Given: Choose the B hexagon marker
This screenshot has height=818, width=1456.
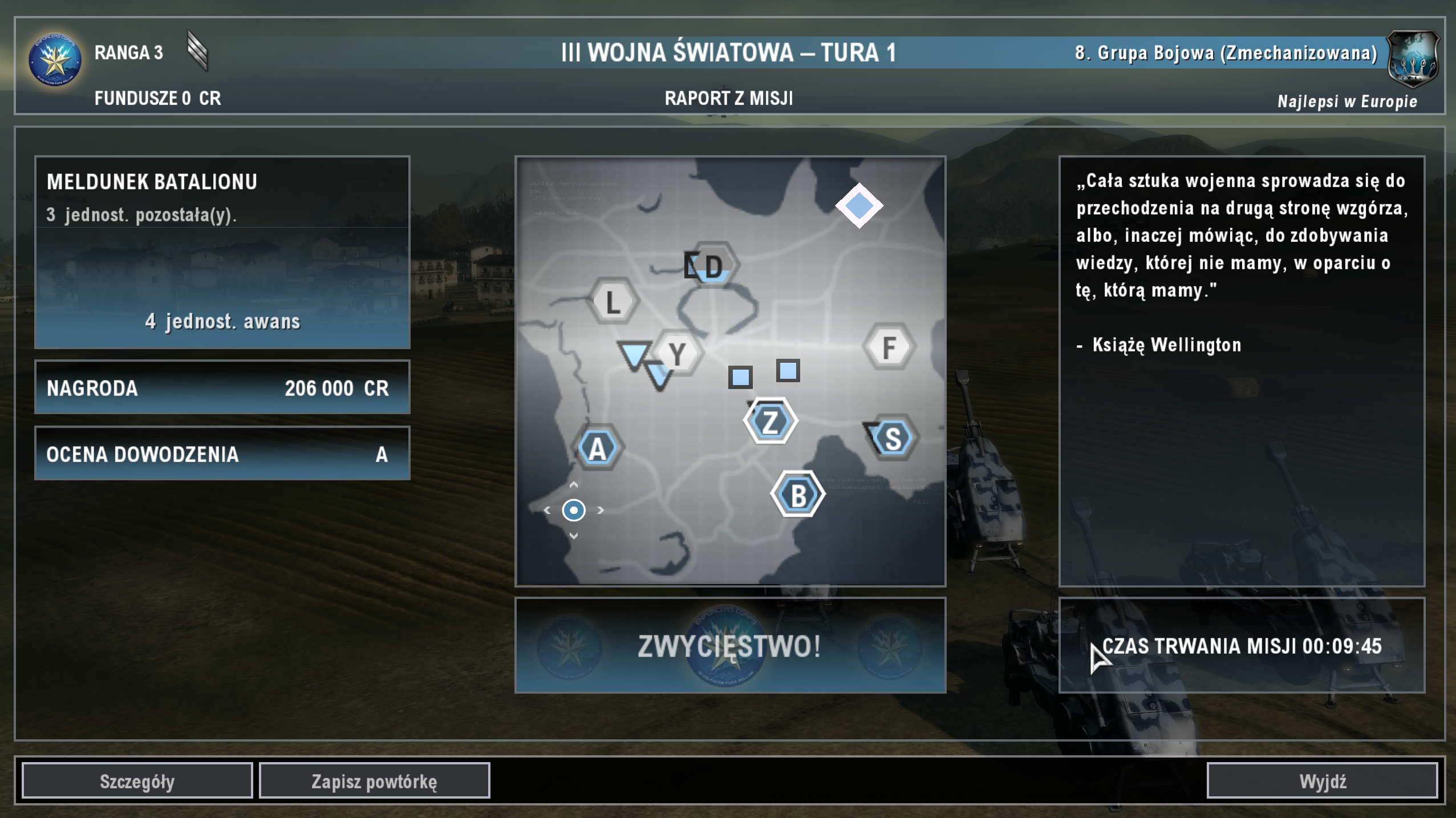Looking at the screenshot, I should [x=798, y=495].
